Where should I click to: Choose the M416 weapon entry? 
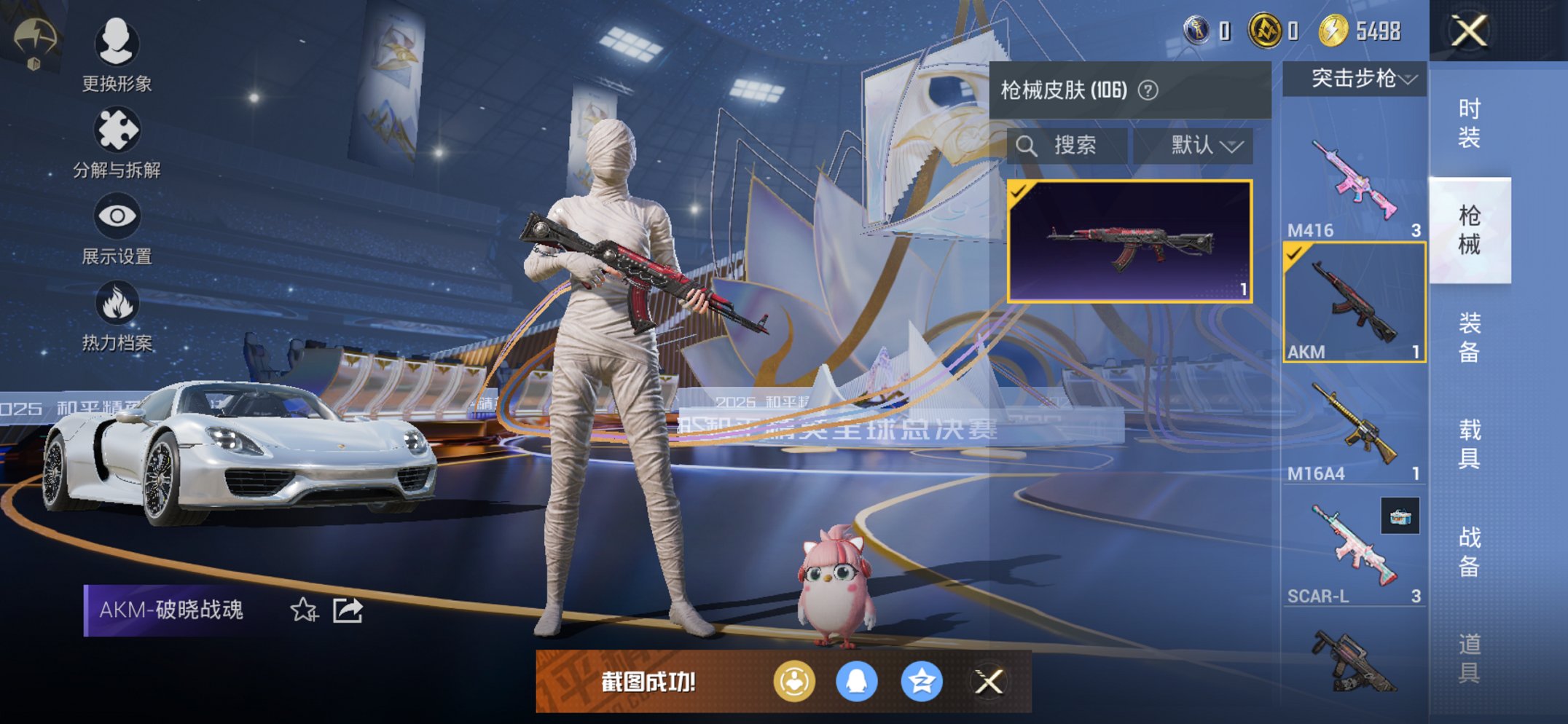click(x=1354, y=182)
